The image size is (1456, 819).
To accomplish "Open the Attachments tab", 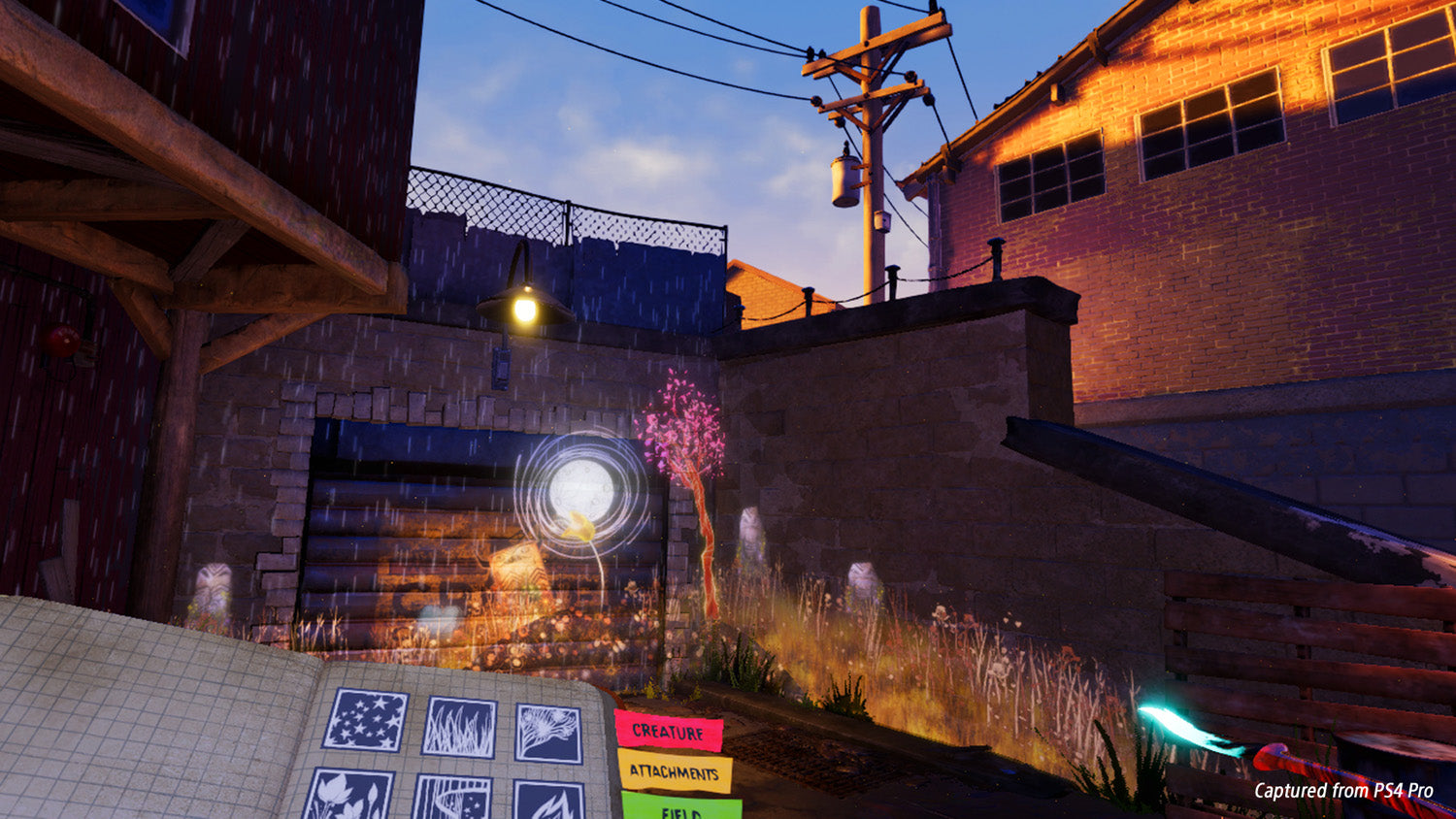I will [x=675, y=772].
